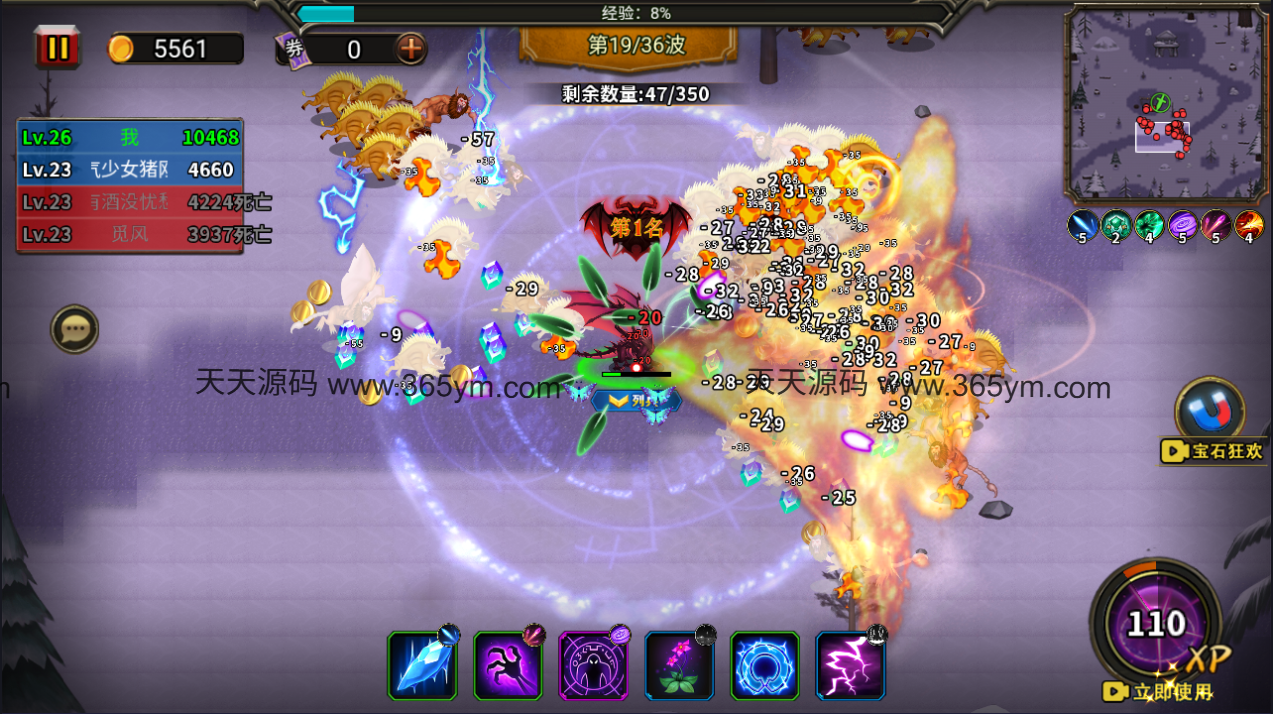This screenshot has width=1273, height=714.
Task: Use the purple XP orb ultimate
Action: tap(1156, 624)
